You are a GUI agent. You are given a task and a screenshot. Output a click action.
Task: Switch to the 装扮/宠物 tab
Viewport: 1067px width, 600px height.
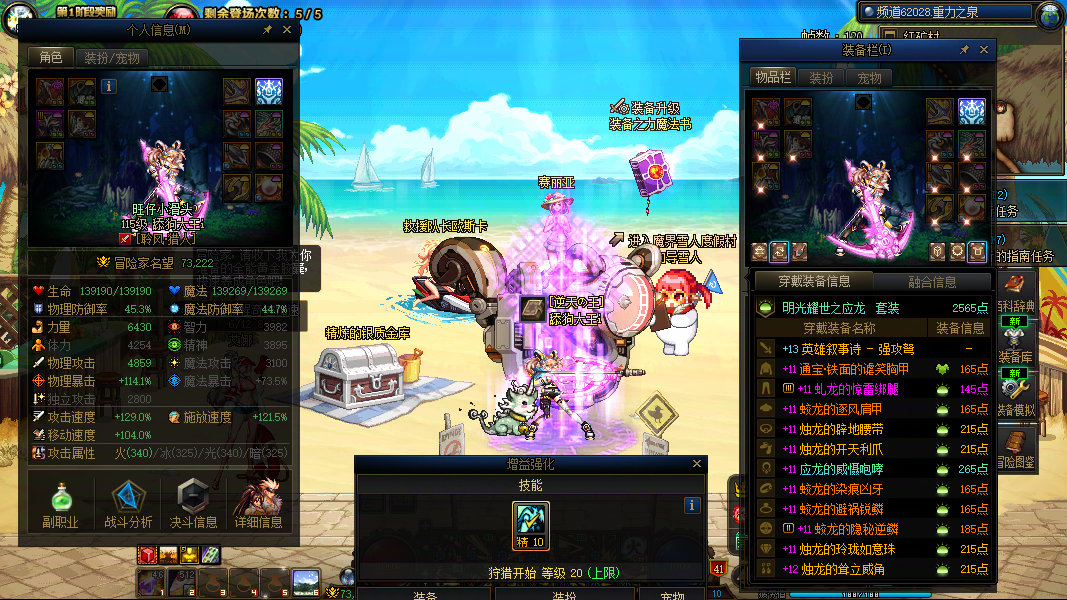tap(111, 58)
